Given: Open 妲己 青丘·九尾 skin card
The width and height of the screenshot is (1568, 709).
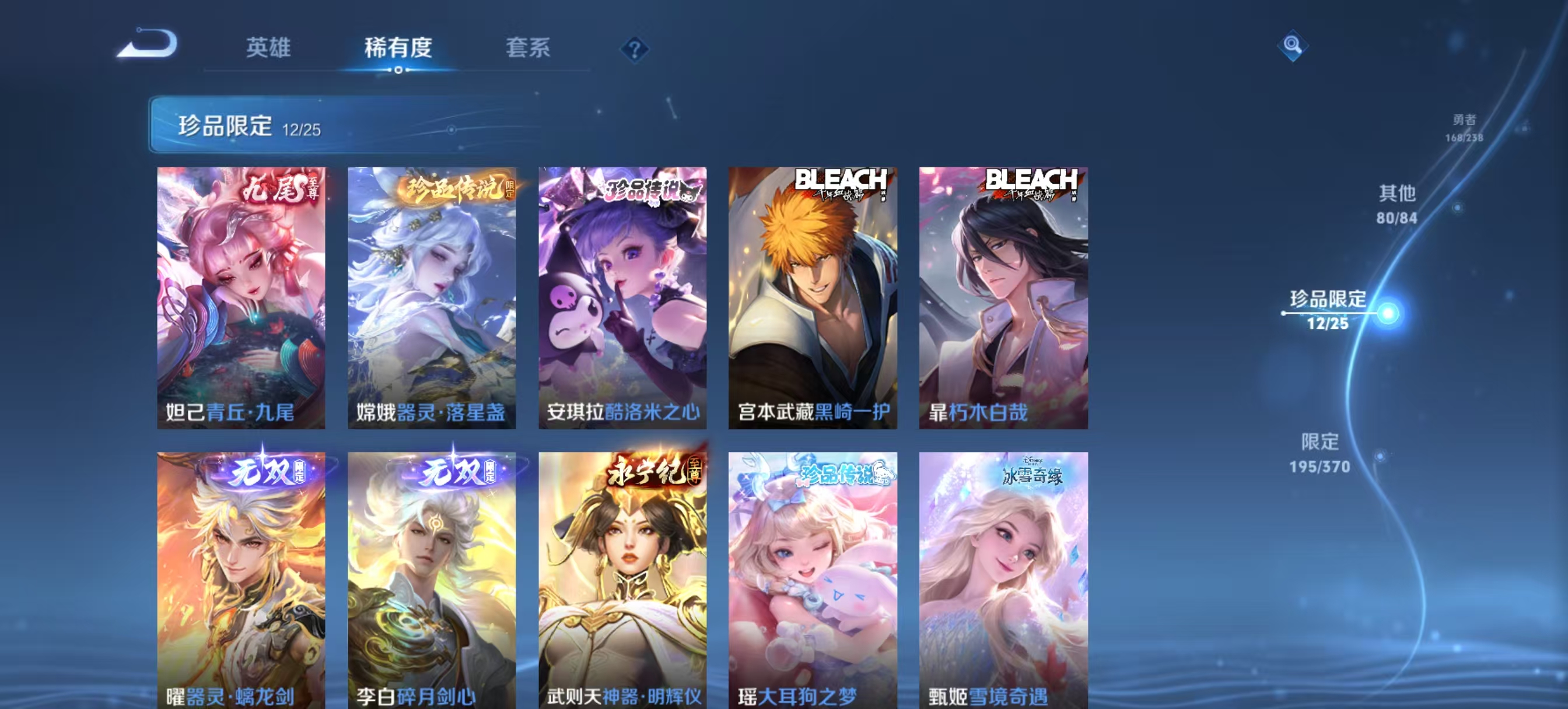Looking at the screenshot, I should (241, 297).
